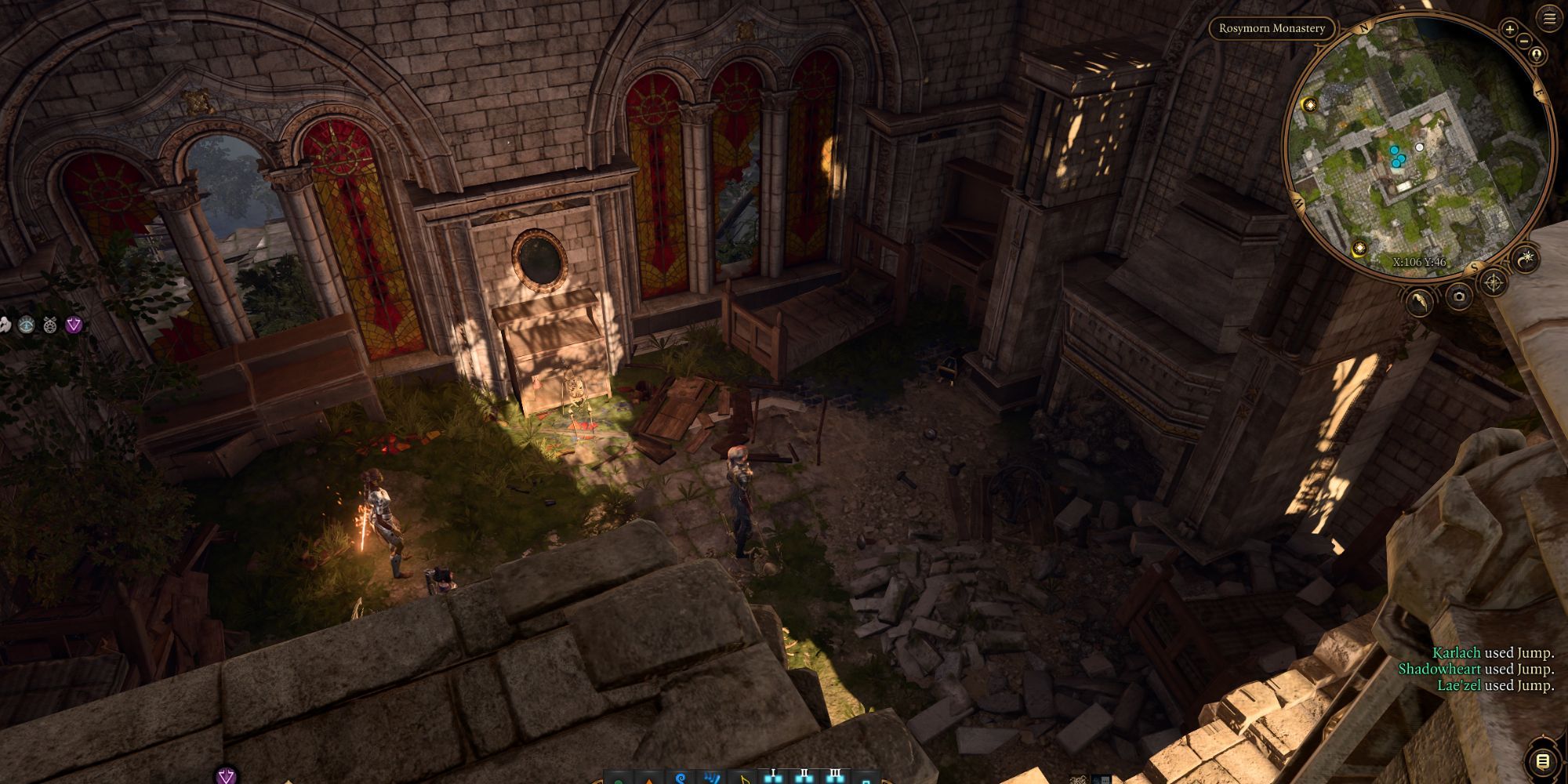The height and width of the screenshot is (784, 1568).
Task: Click the white marker on the minimap
Action: pos(1420,147)
